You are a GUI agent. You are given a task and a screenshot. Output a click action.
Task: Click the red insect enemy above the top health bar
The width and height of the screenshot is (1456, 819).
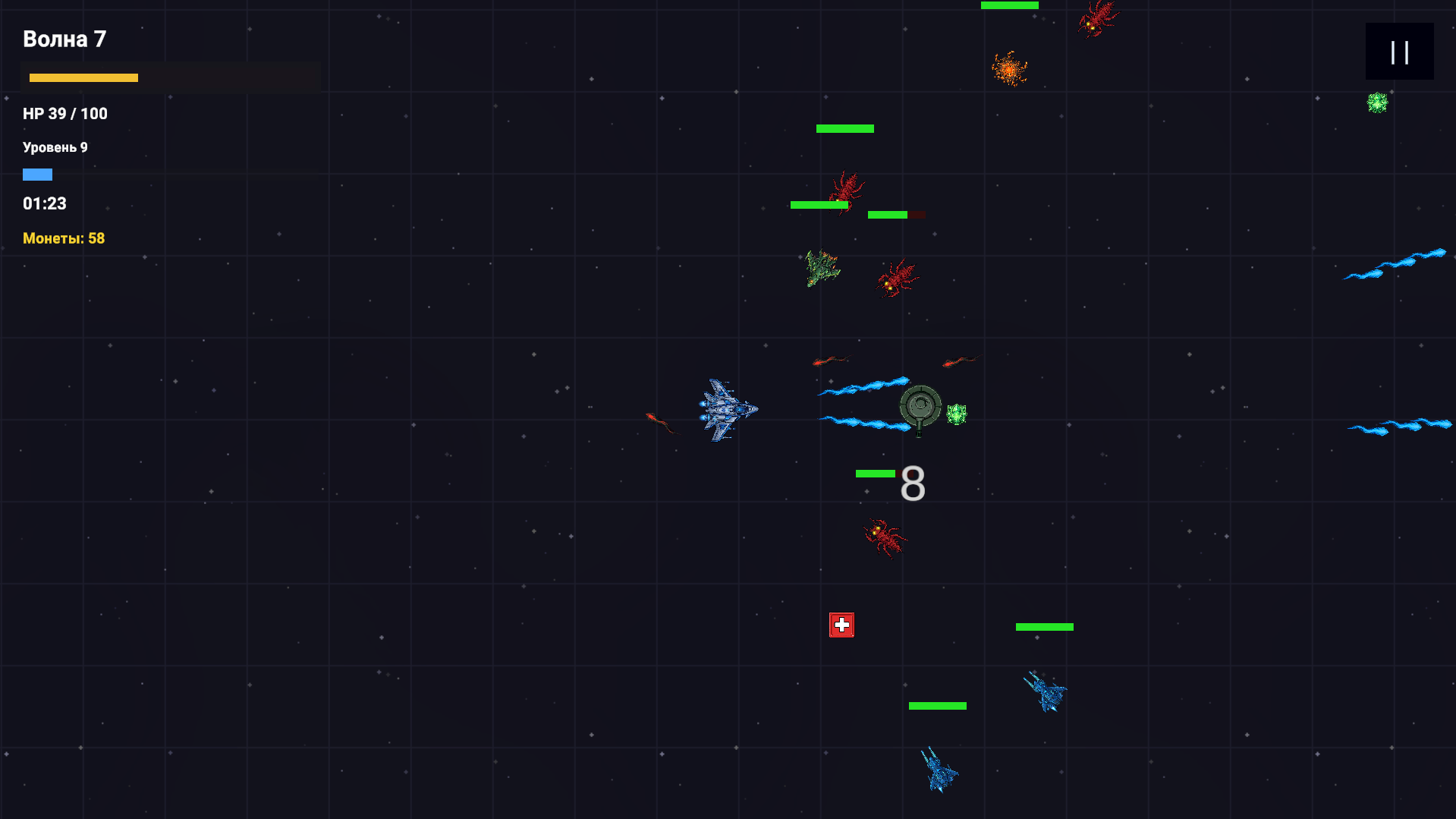pos(1096,19)
